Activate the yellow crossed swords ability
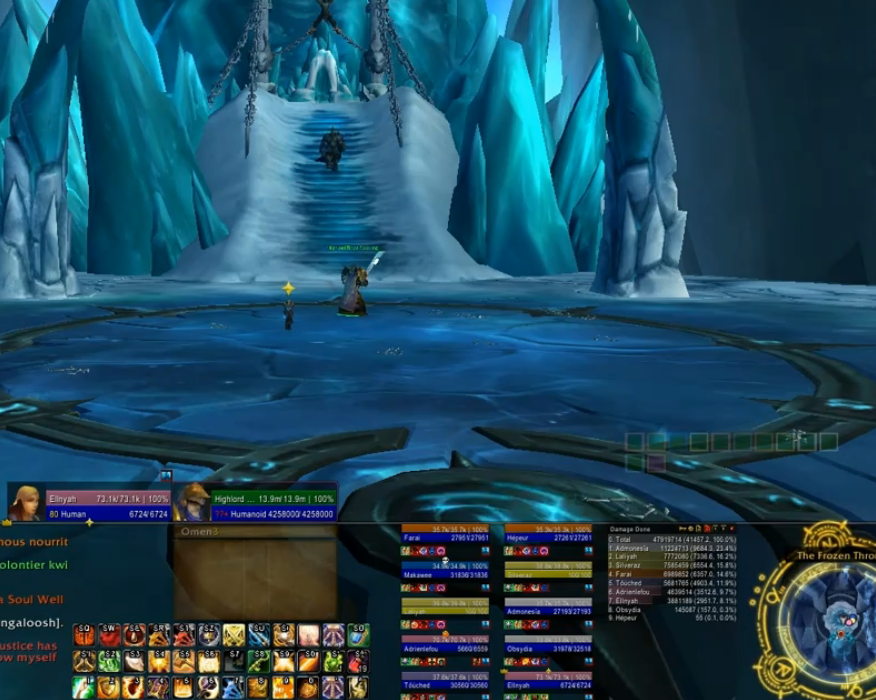This screenshot has height=700, width=876. (x=233, y=636)
